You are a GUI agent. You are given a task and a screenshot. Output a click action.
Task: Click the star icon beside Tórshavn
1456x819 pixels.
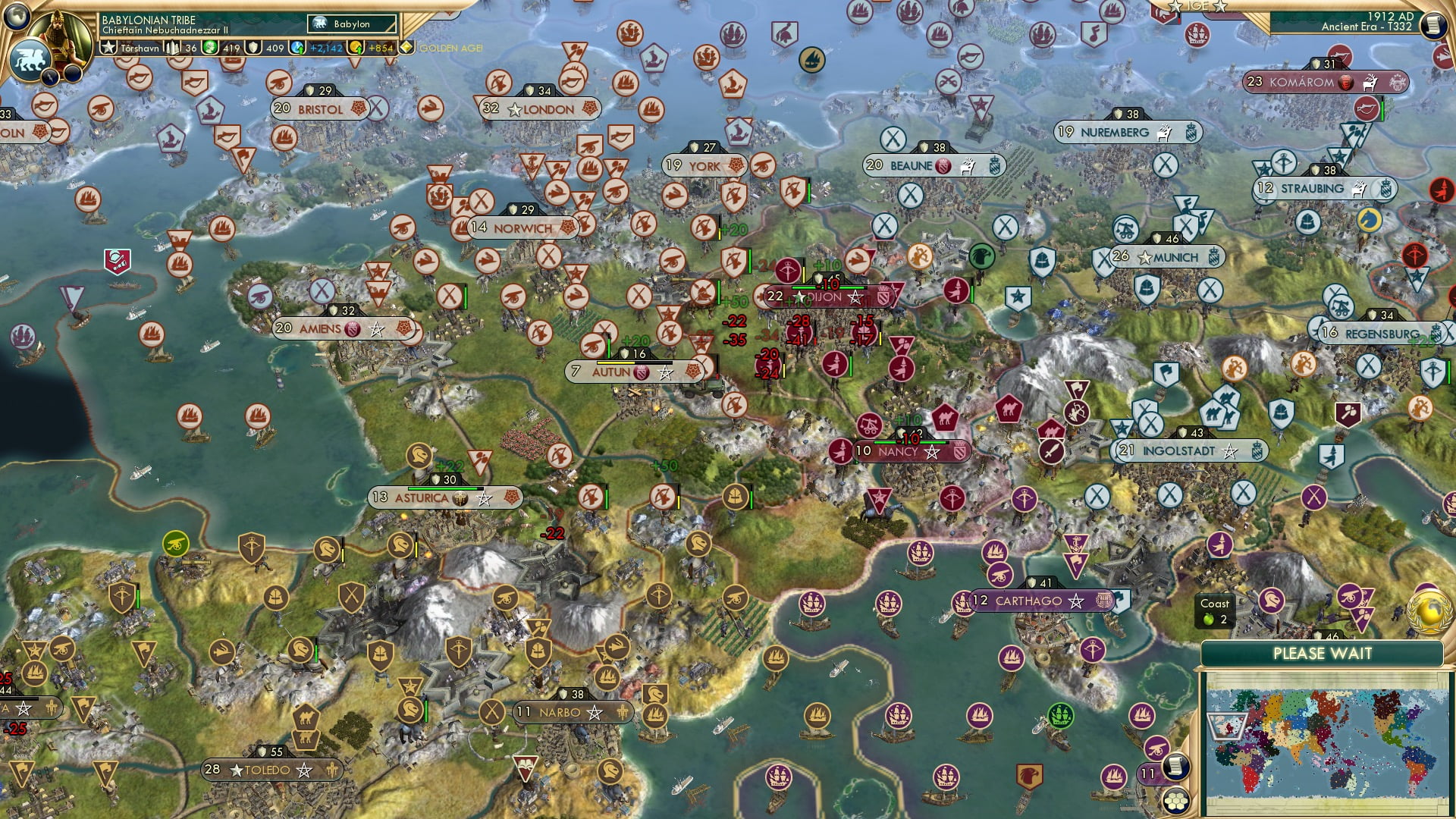click(109, 49)
